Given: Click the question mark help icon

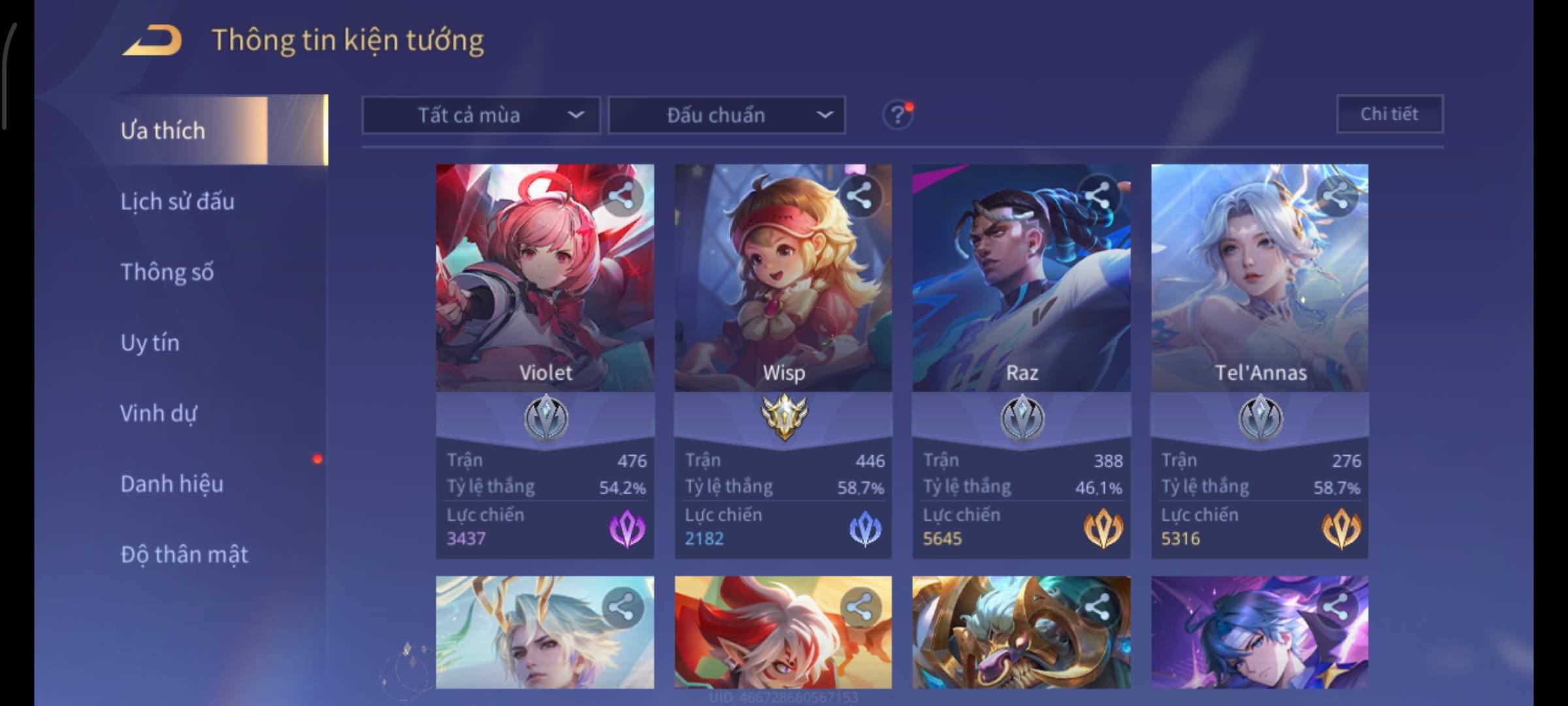Looking at the screenshot, I should [x=897, y=116].
